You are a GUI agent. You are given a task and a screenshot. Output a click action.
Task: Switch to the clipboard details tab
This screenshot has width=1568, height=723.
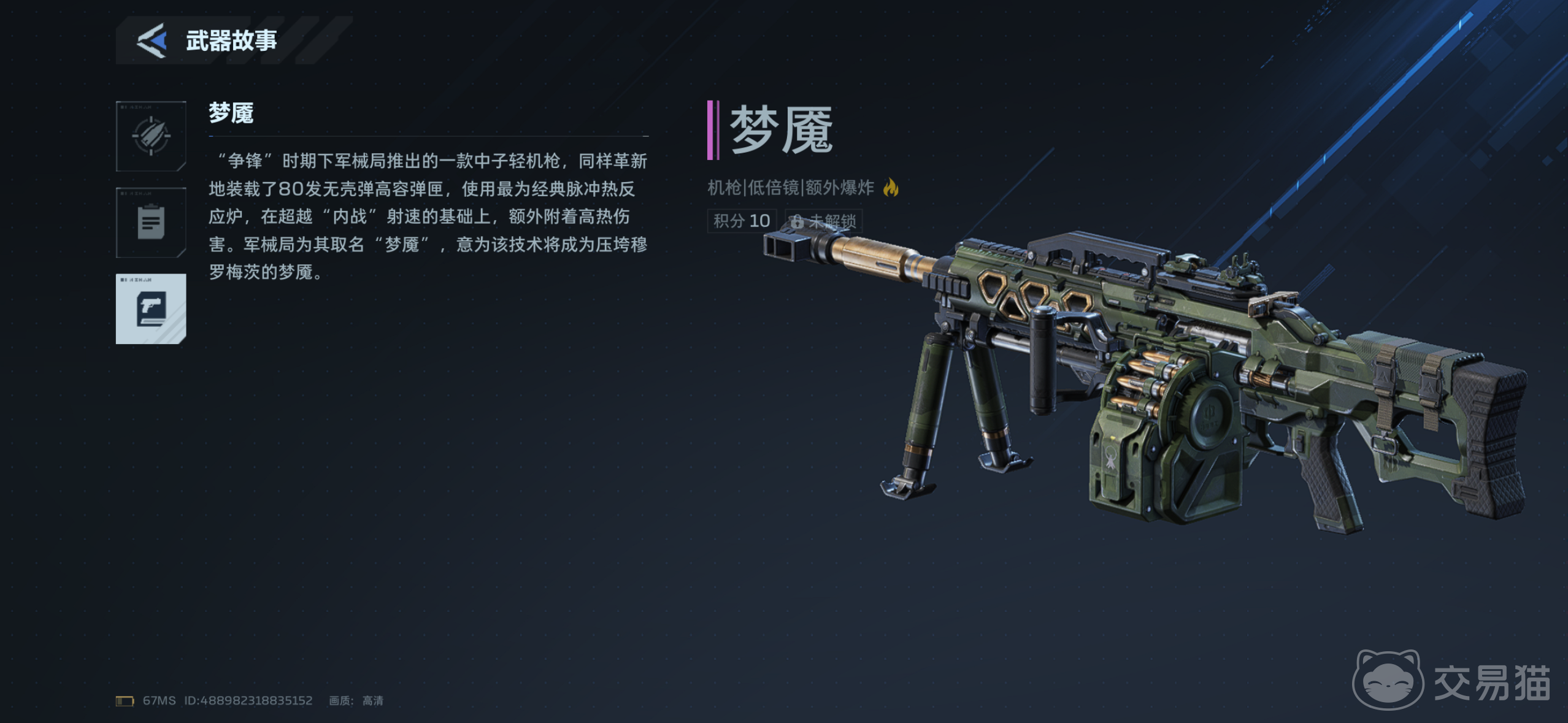pos(151,223)
